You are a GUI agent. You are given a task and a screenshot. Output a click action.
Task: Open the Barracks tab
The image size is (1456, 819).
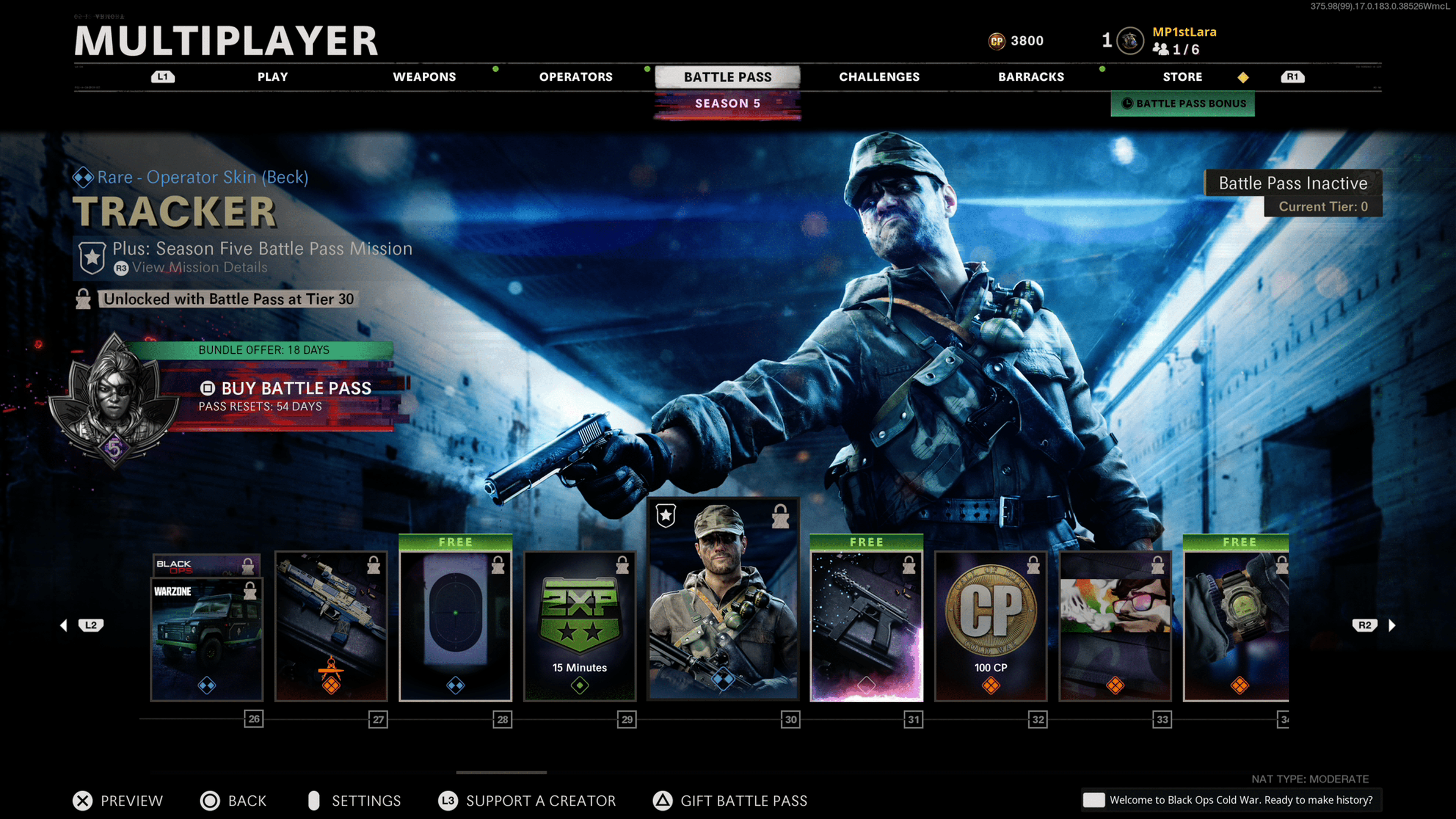[1031, 77]
